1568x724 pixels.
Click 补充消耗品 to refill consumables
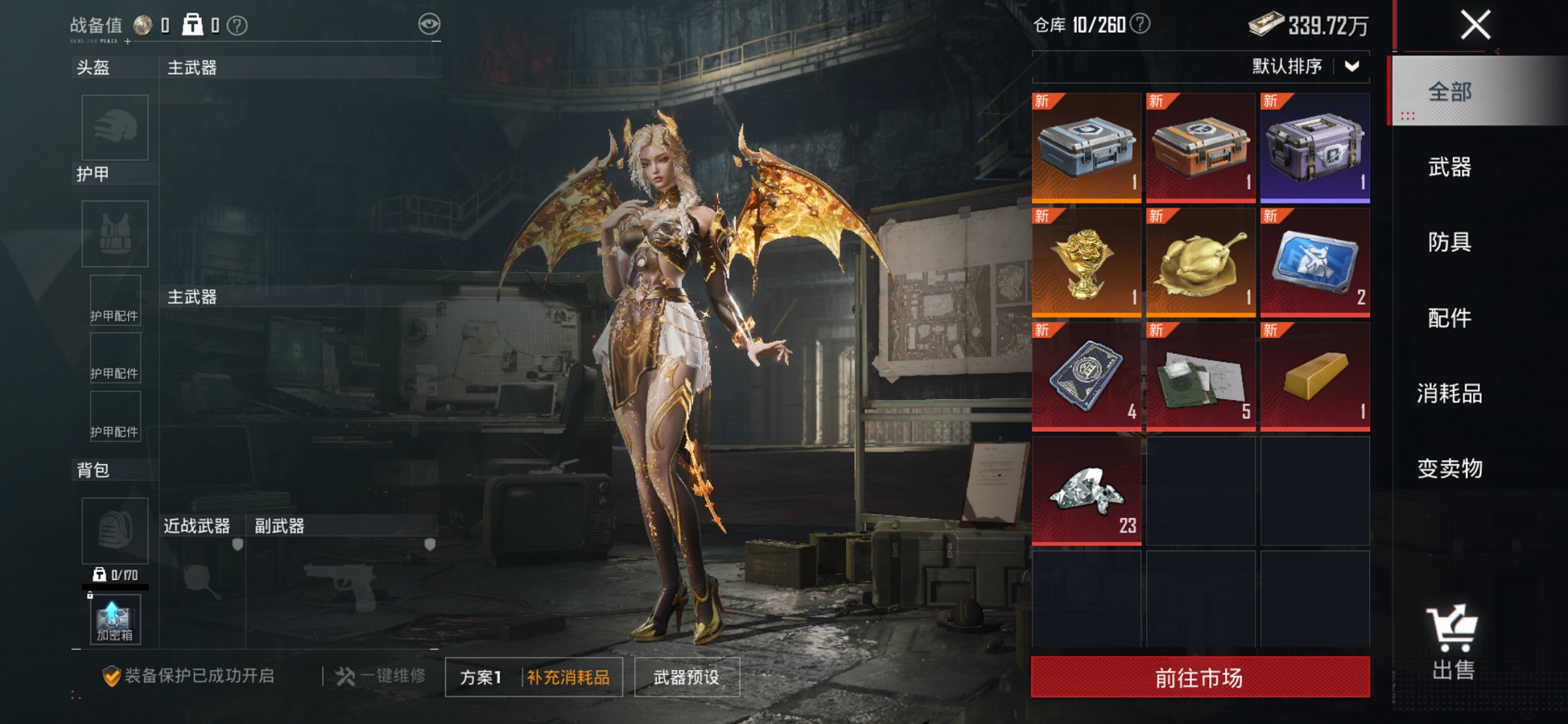pyautogui.click(x=568, y=677)
